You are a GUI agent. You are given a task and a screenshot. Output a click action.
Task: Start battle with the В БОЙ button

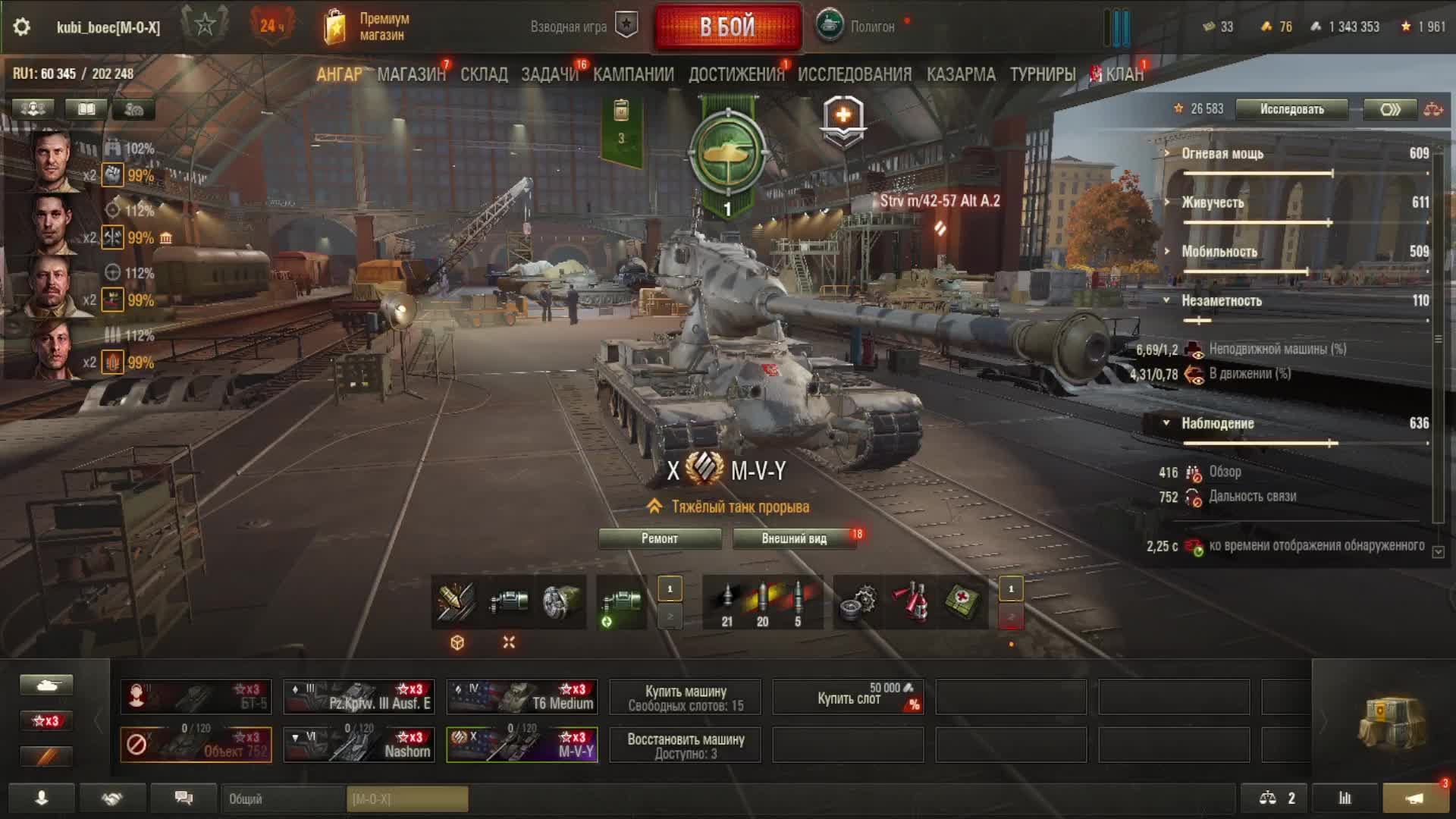tap(727, 27)
